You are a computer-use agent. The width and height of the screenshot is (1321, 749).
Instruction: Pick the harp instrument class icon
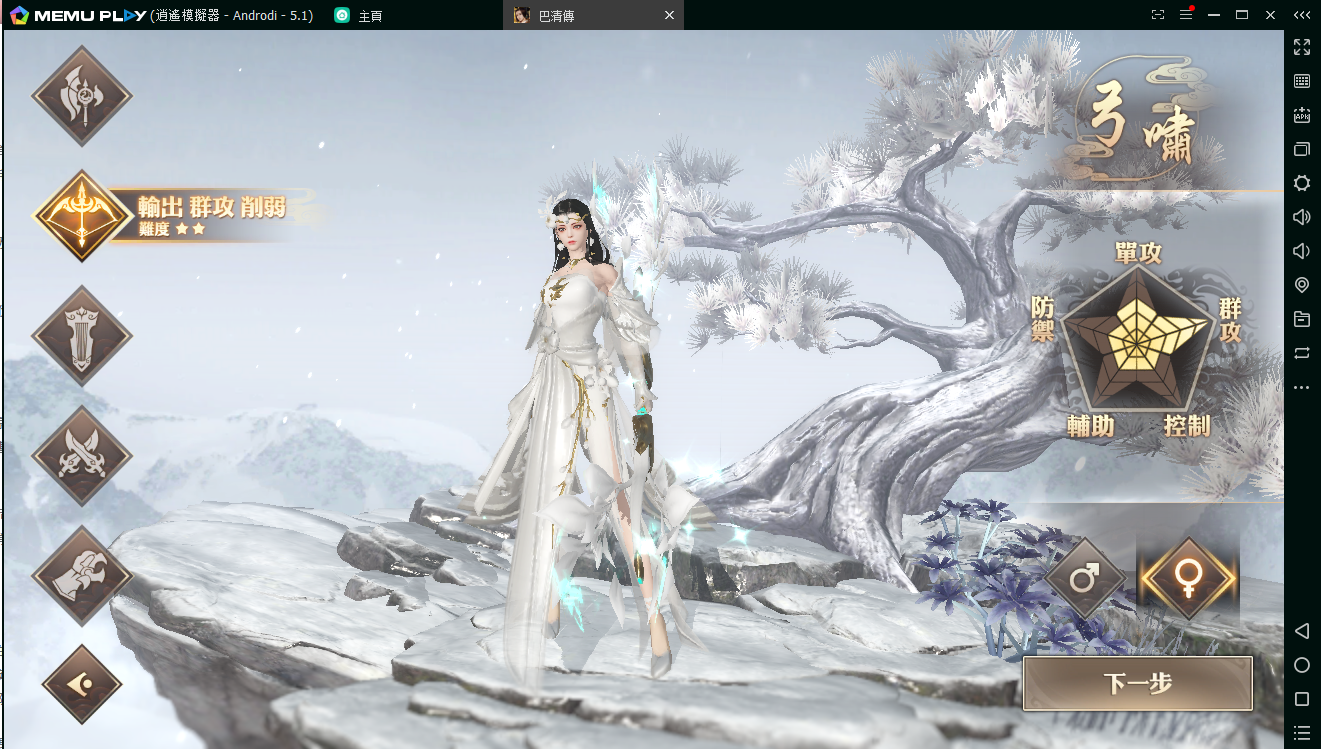(82, 336)
